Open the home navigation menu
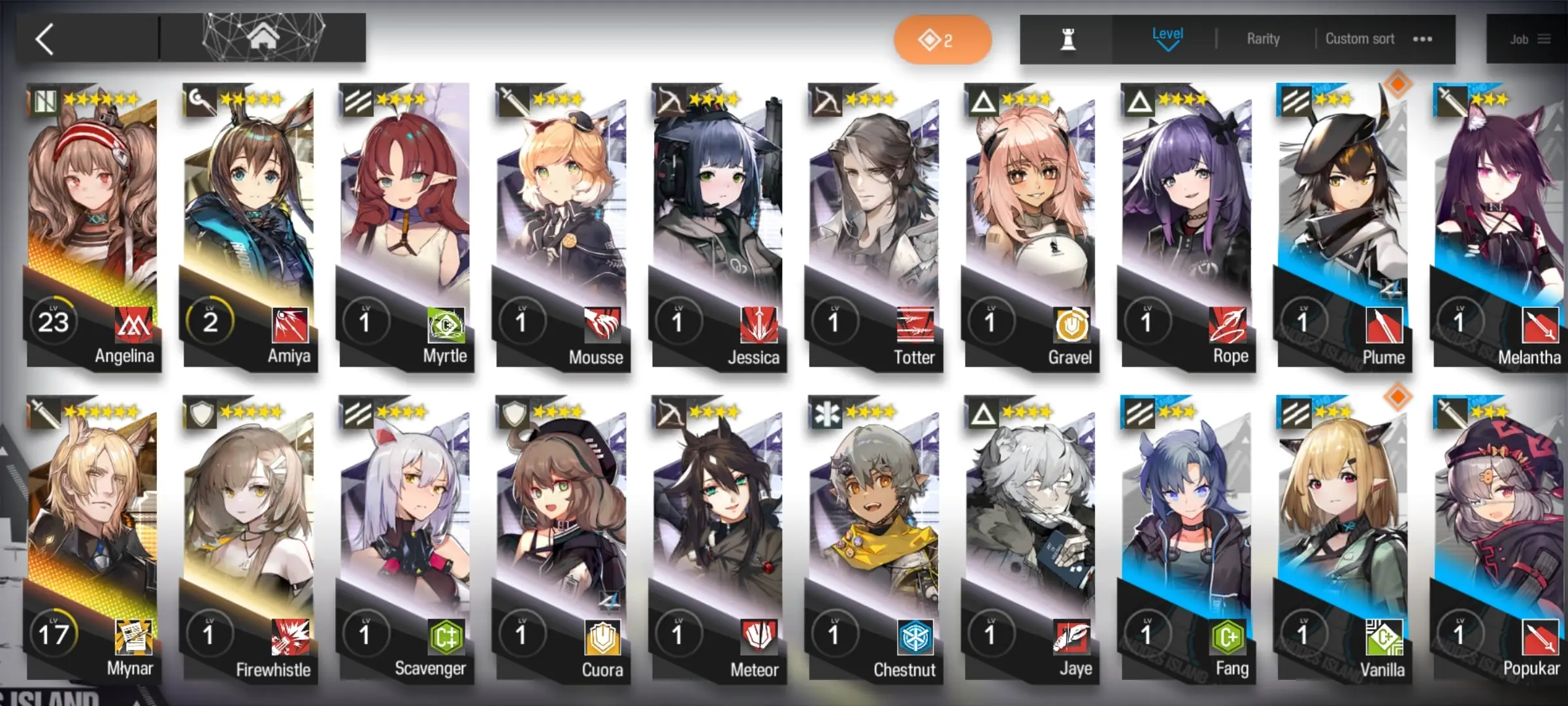The image size is (1568, 706). (x=263, y=38)
